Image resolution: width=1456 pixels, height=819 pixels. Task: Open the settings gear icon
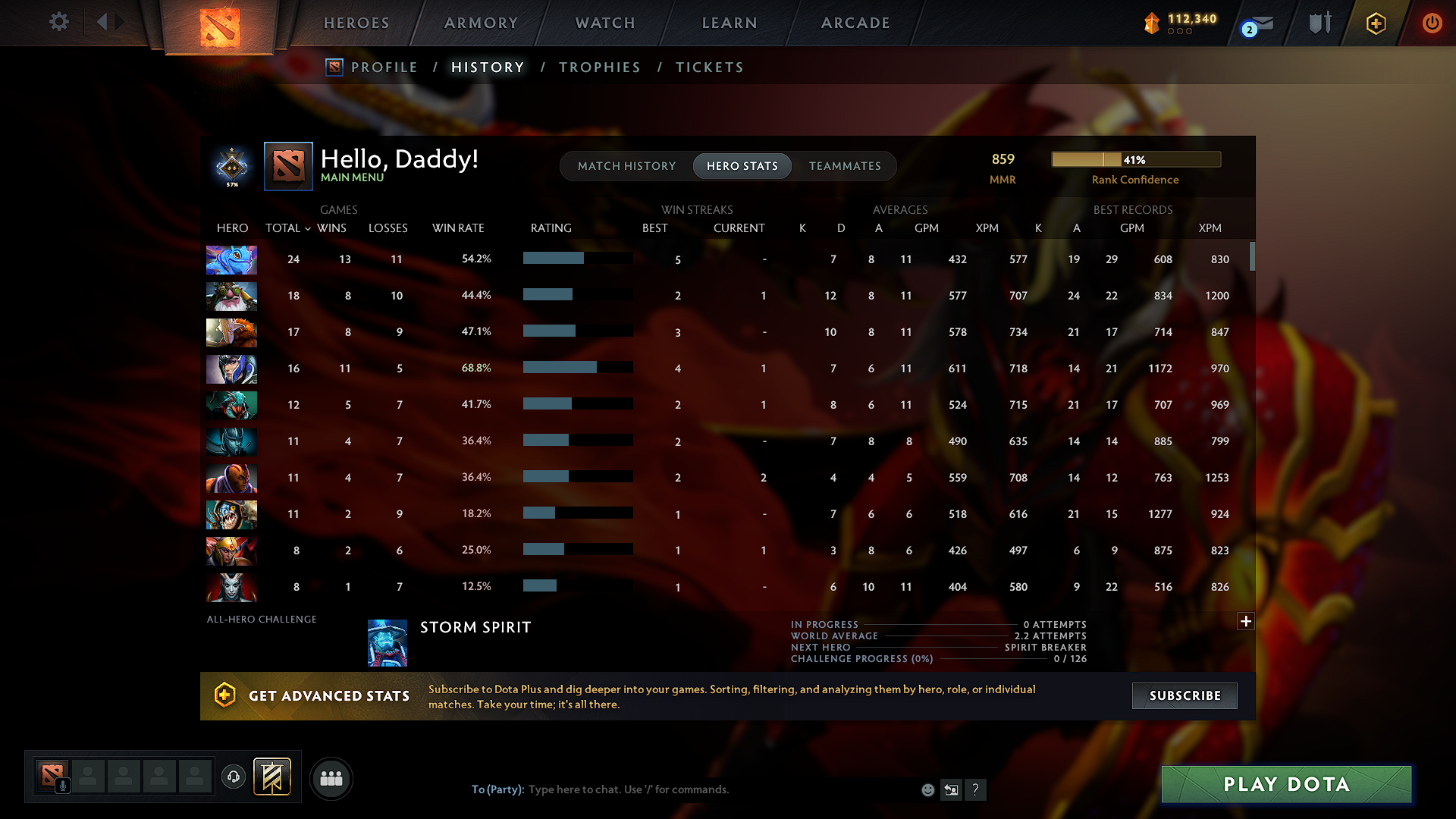59,22
